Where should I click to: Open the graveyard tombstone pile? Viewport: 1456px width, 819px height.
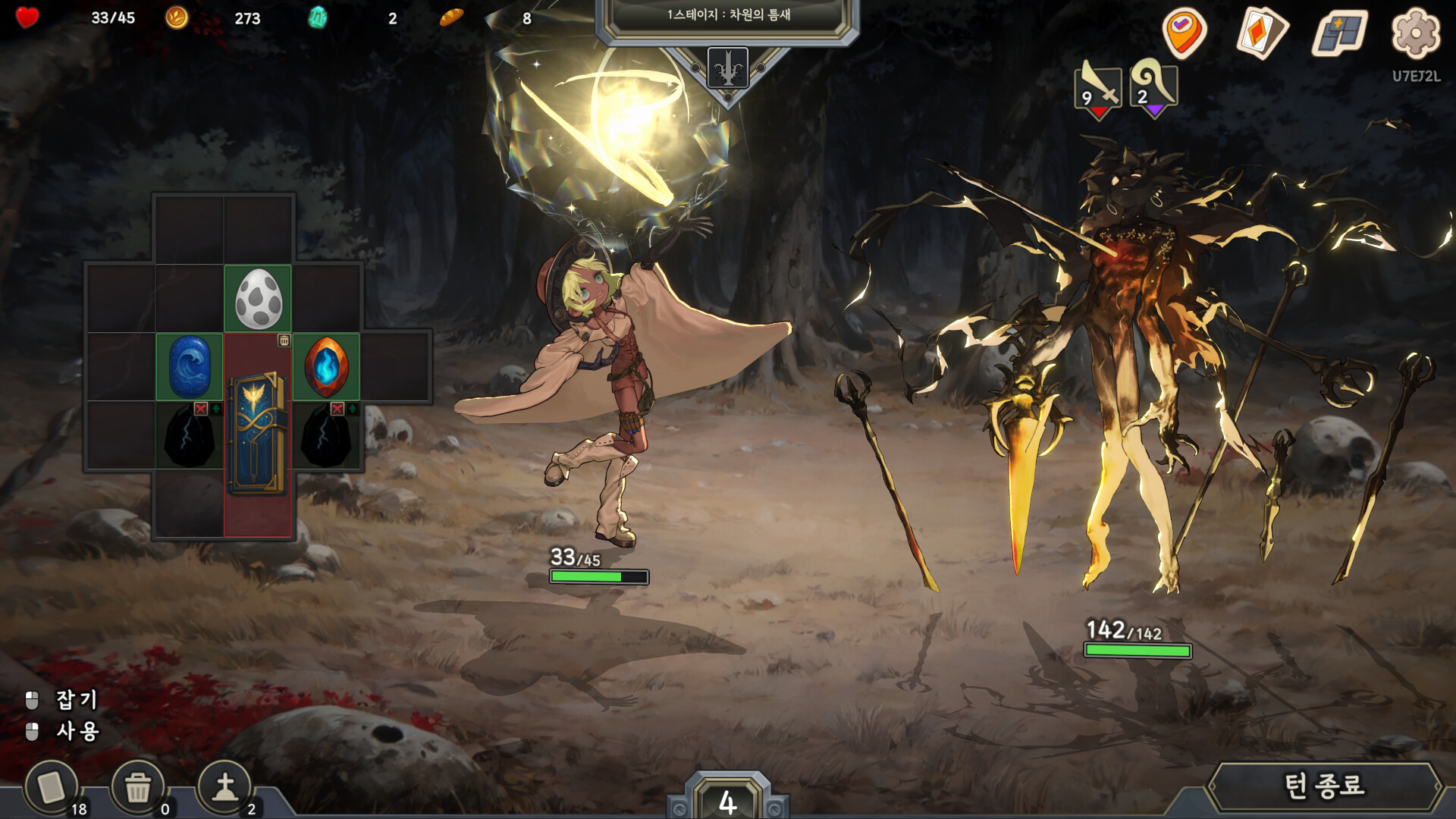(224, 788)
